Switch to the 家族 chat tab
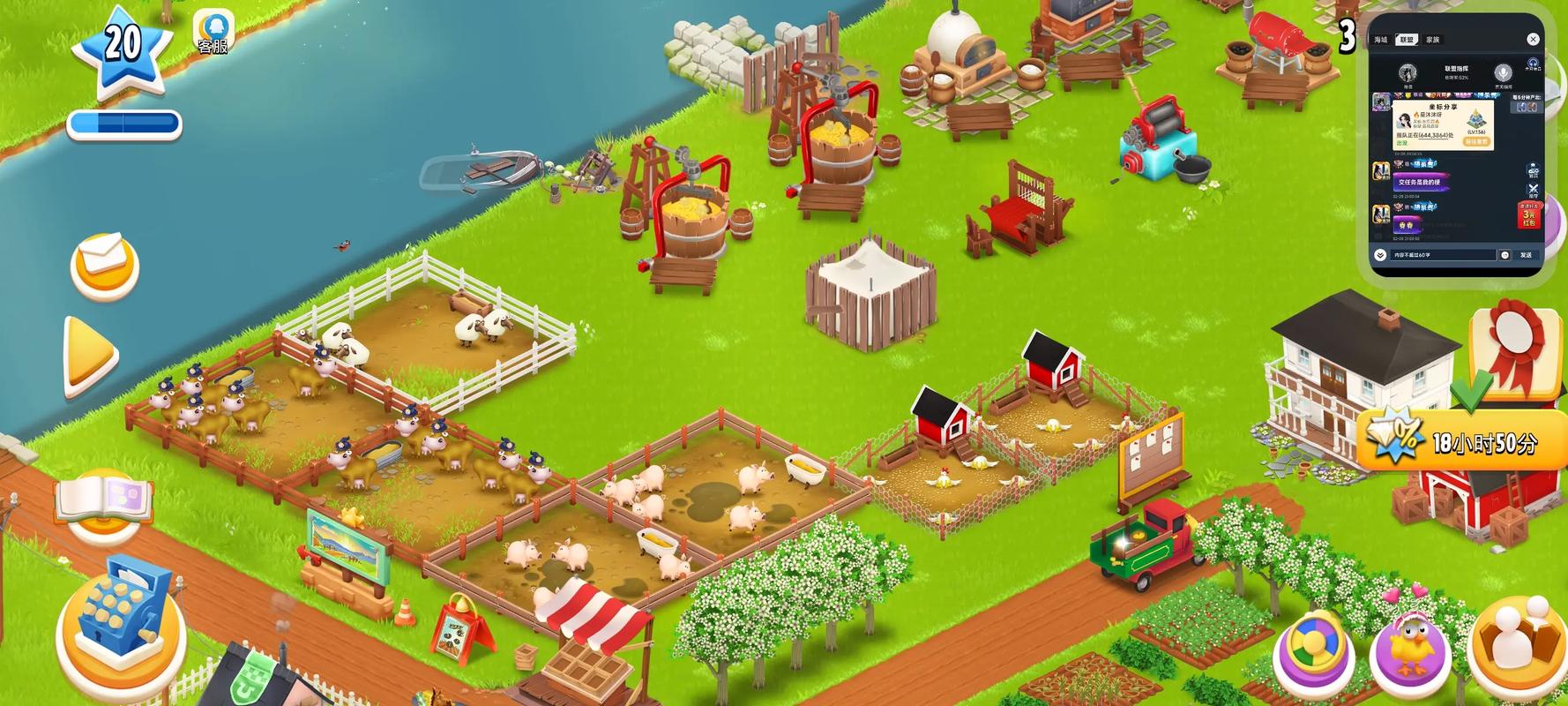Screen dimensions: 1568x706 (x=1432, y=40)
